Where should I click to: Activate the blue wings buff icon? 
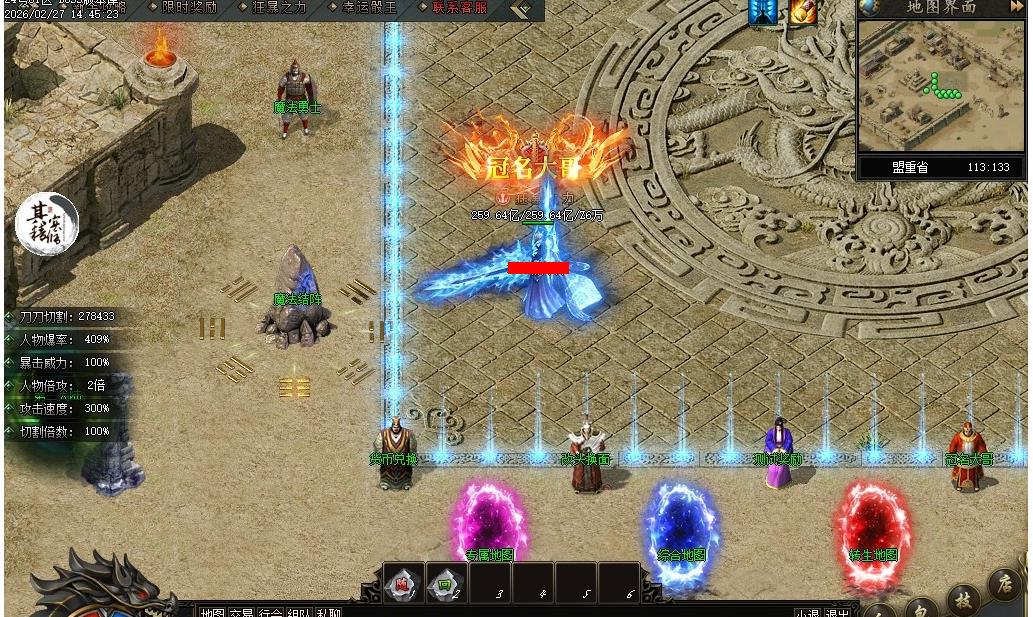point(763,11)
